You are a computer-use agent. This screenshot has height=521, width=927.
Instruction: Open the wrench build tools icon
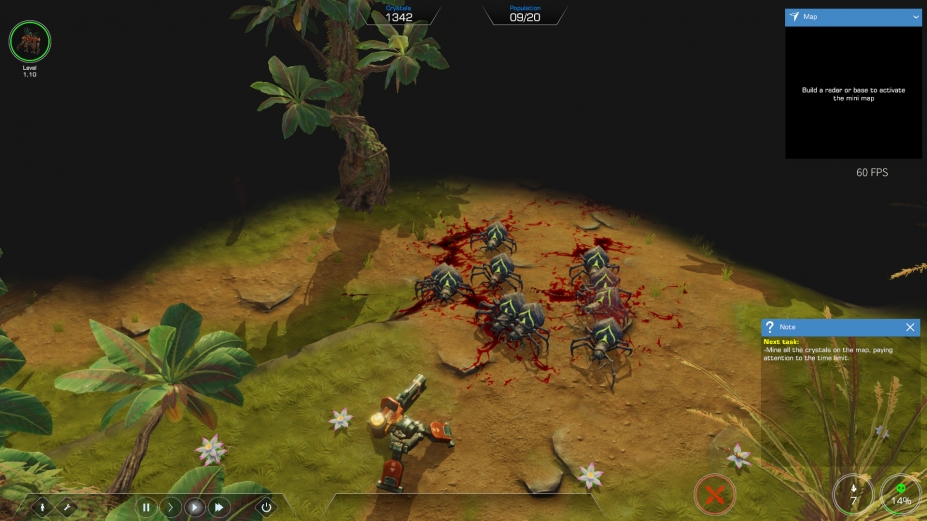(x=68, y=507)
